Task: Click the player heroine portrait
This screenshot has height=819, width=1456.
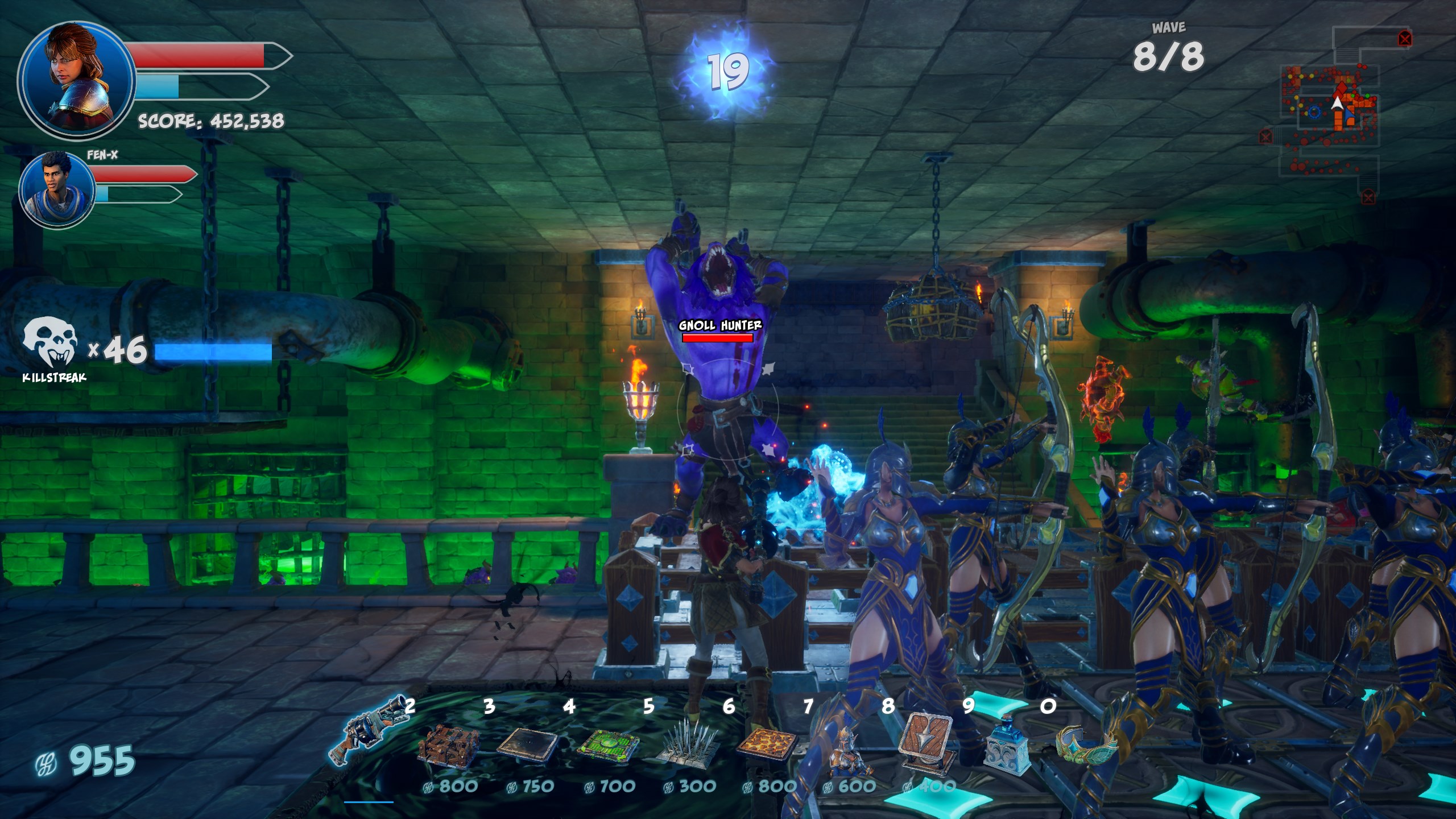Action: pyautogui.click(x=76, y=80)
